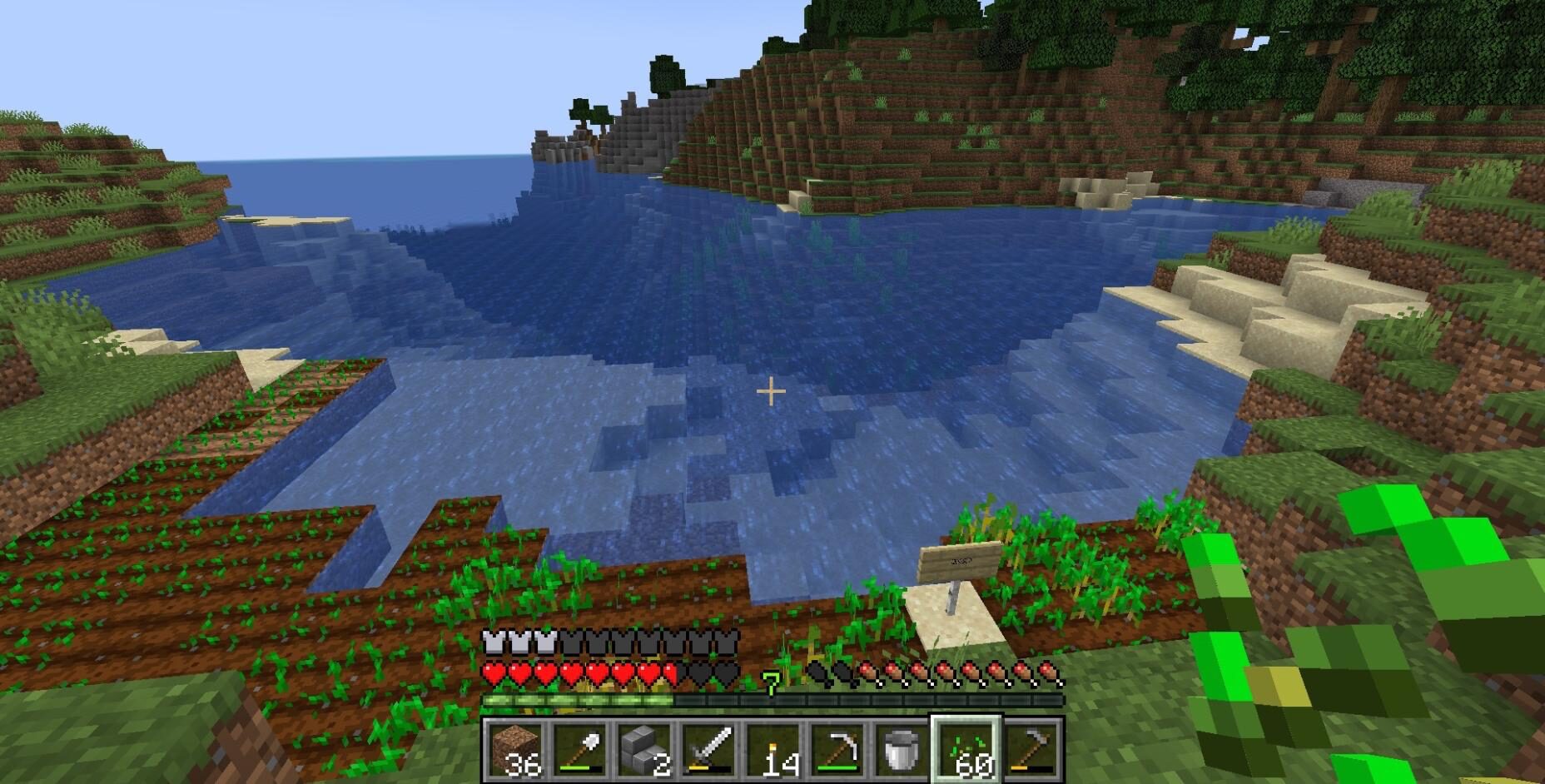Select the stone hoe slot
This screenshot has height=784, width=1545.
(1031, 749)
